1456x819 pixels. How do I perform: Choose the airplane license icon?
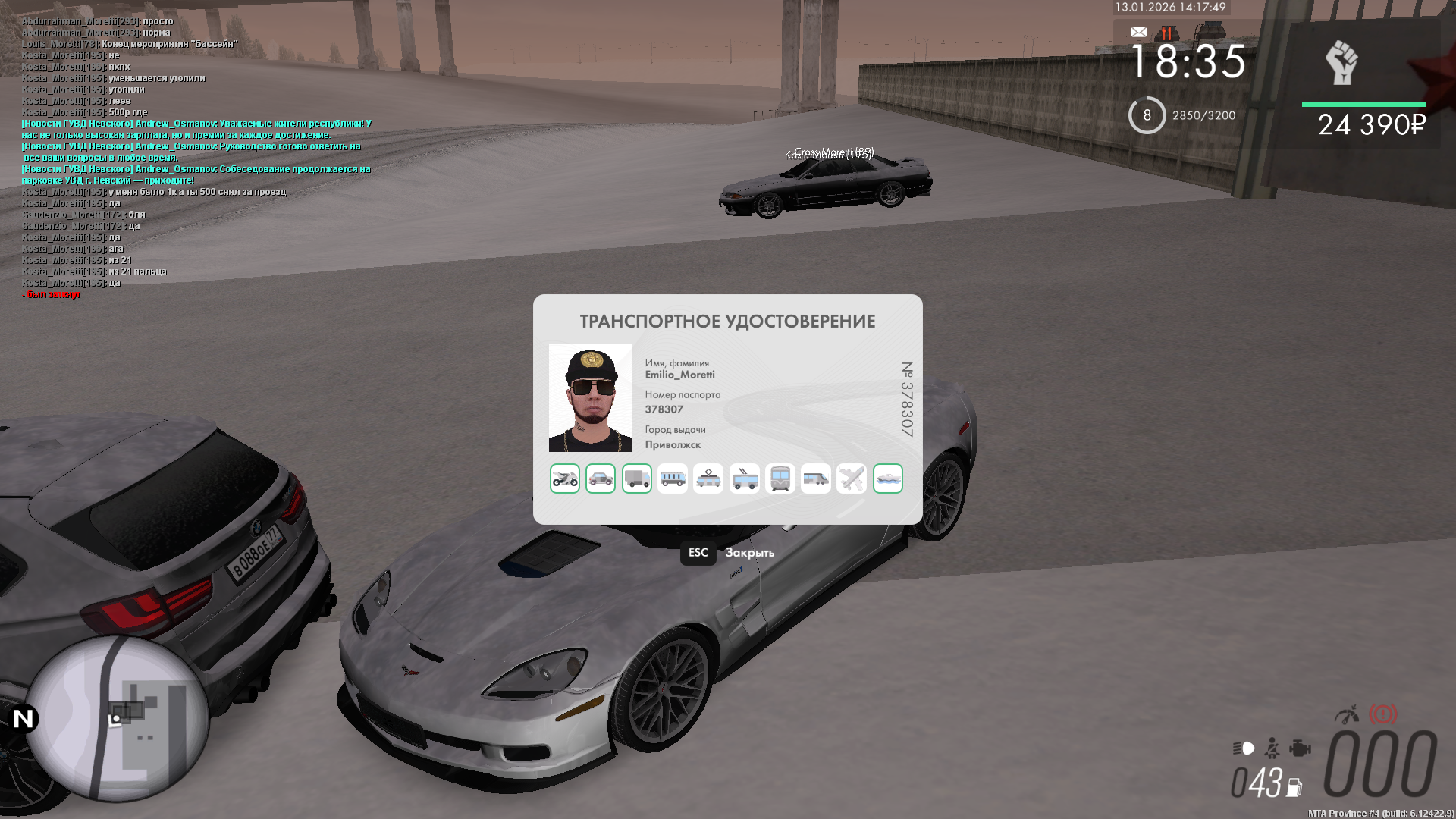tap(852, 479)
